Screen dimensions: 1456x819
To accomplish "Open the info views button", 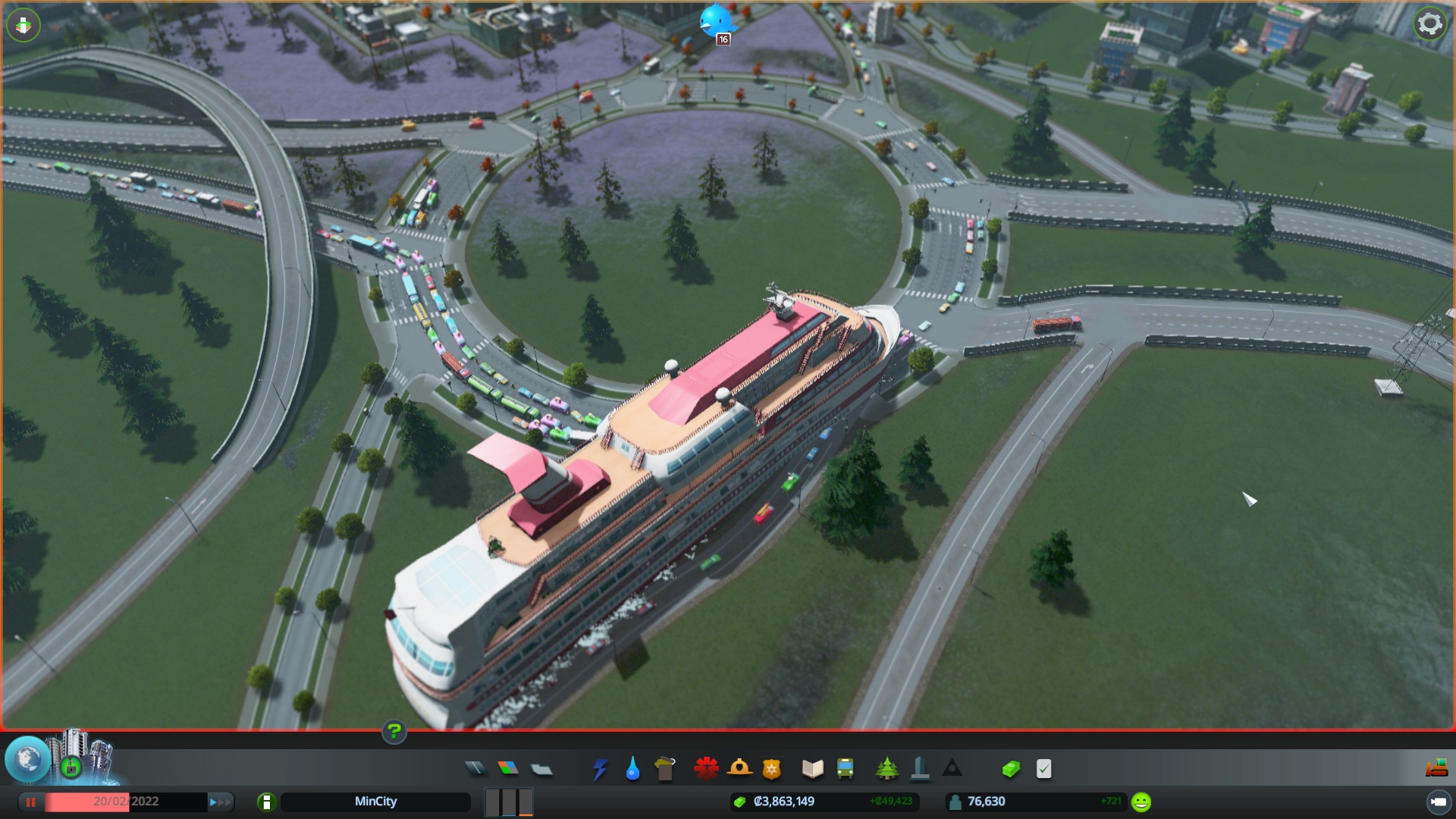I will tap(266, 802).
